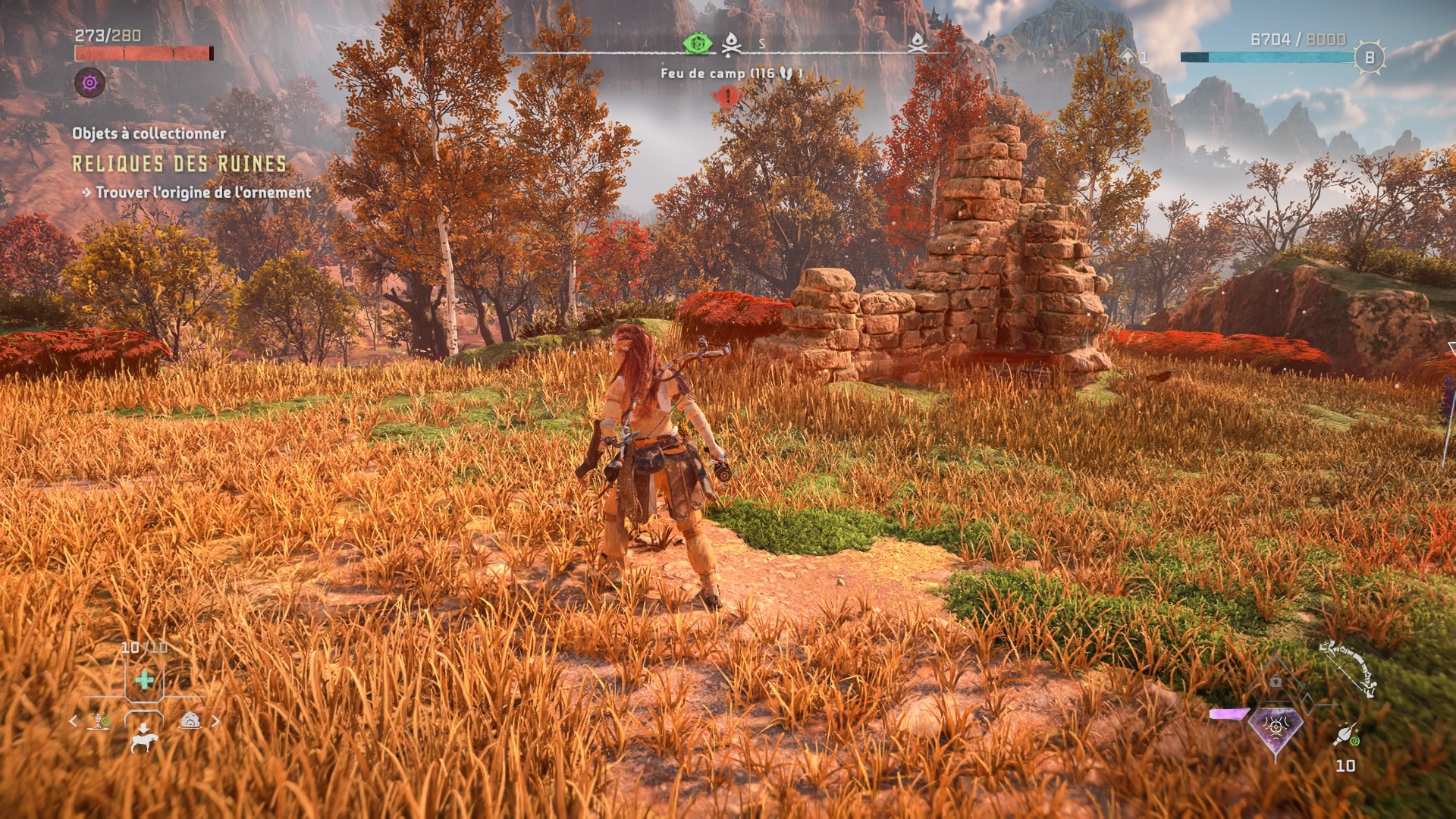Click the red exclamation alert marker
Image resolution: width=1456 pixels, height=819 pixels.
729,97
